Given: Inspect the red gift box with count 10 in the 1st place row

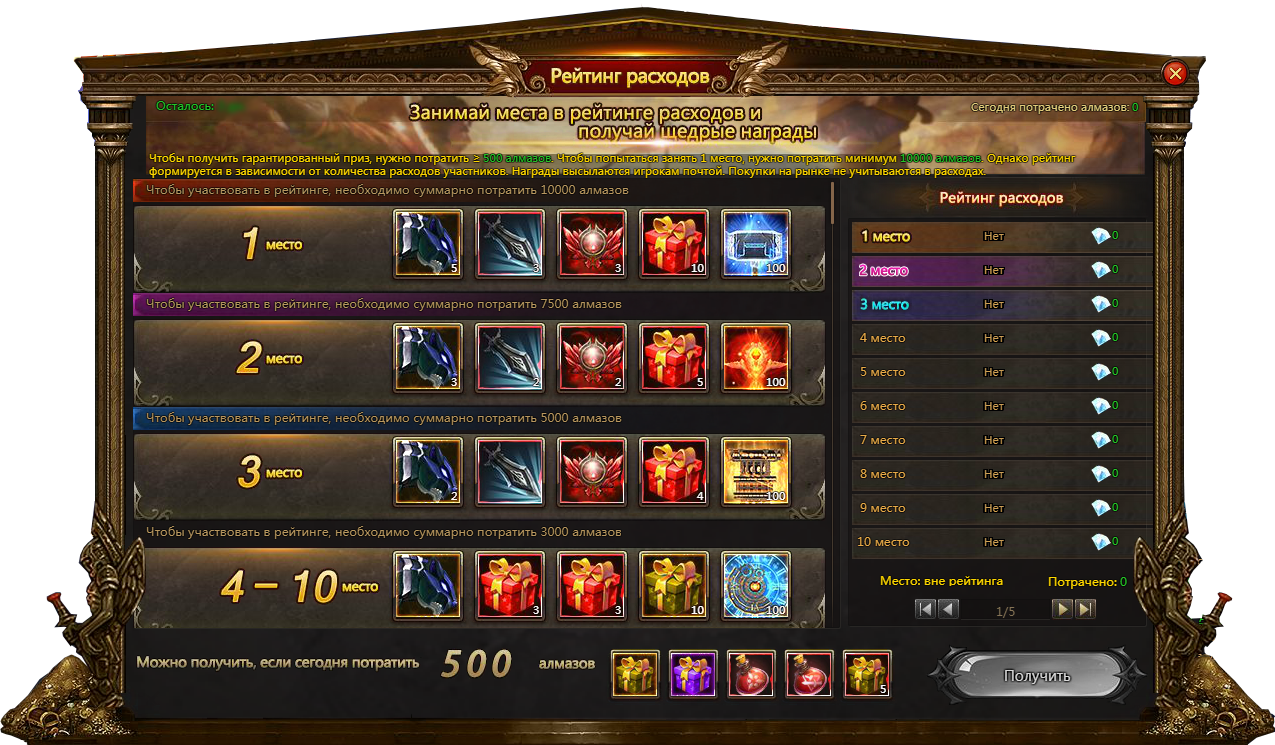Looking at the screenshot, I should (x=673, y=243).
